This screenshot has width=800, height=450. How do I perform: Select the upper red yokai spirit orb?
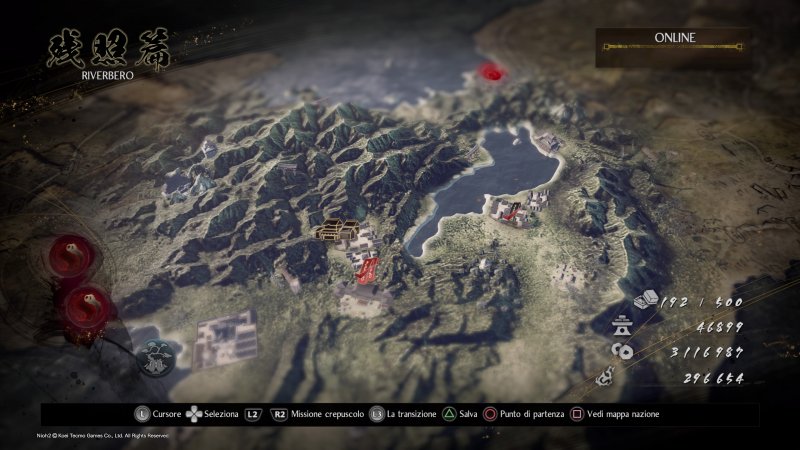pyautogui.click(x=72, y=254)
